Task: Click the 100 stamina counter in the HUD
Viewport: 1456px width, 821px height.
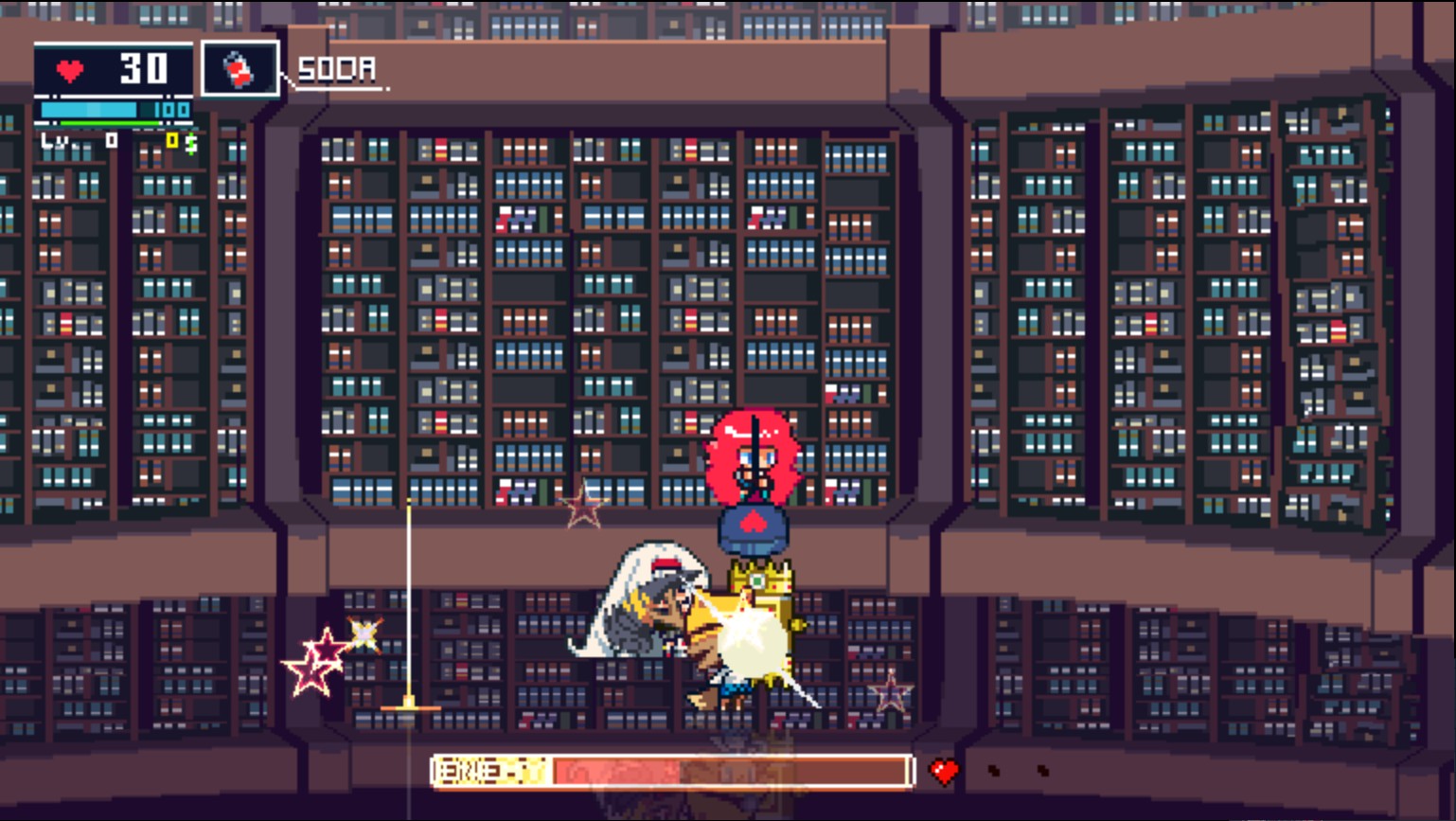Action: click(x=172, y=111)
